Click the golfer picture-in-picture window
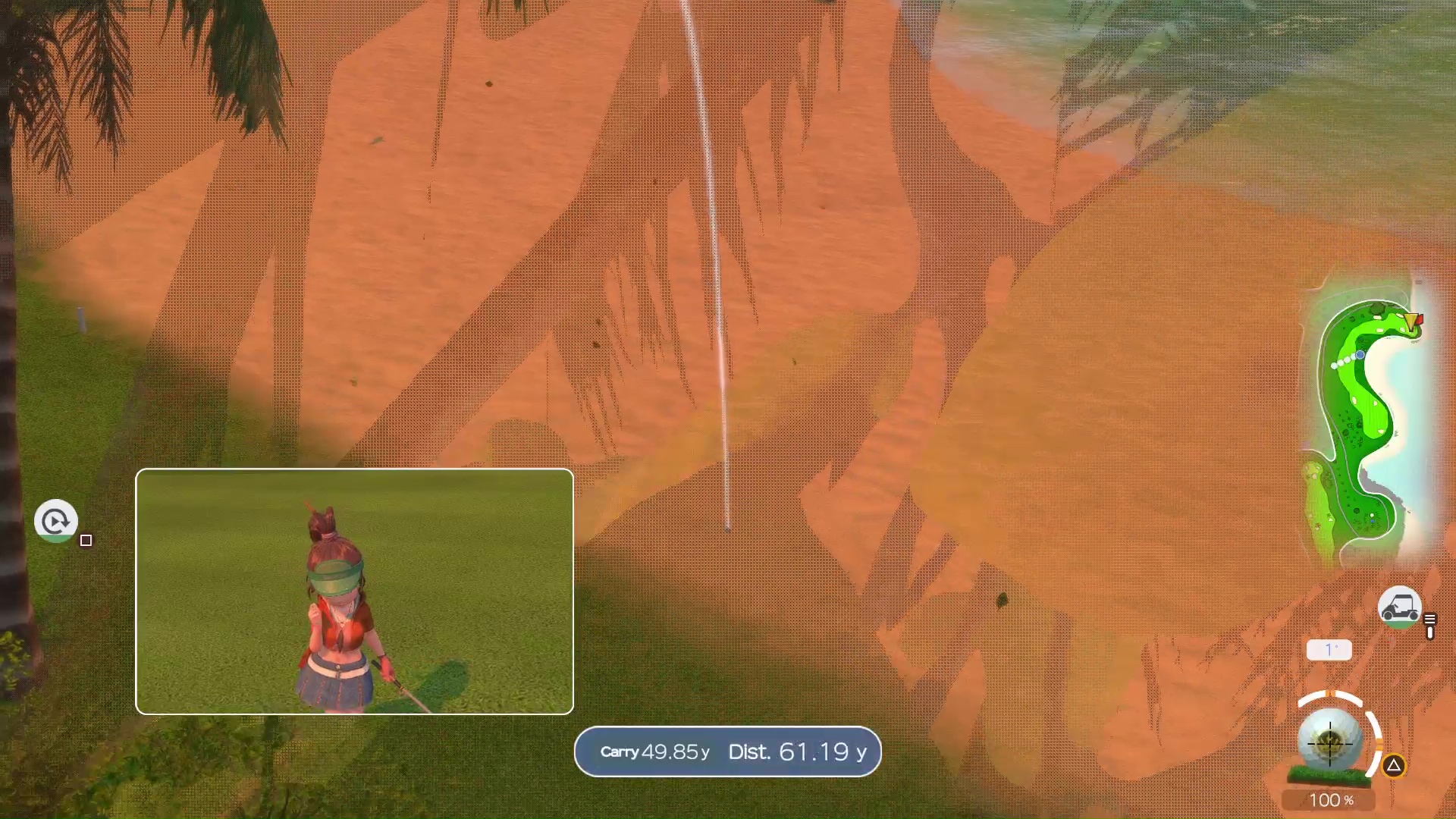This screenshot has width=1456, height=819. coord(354,591)
